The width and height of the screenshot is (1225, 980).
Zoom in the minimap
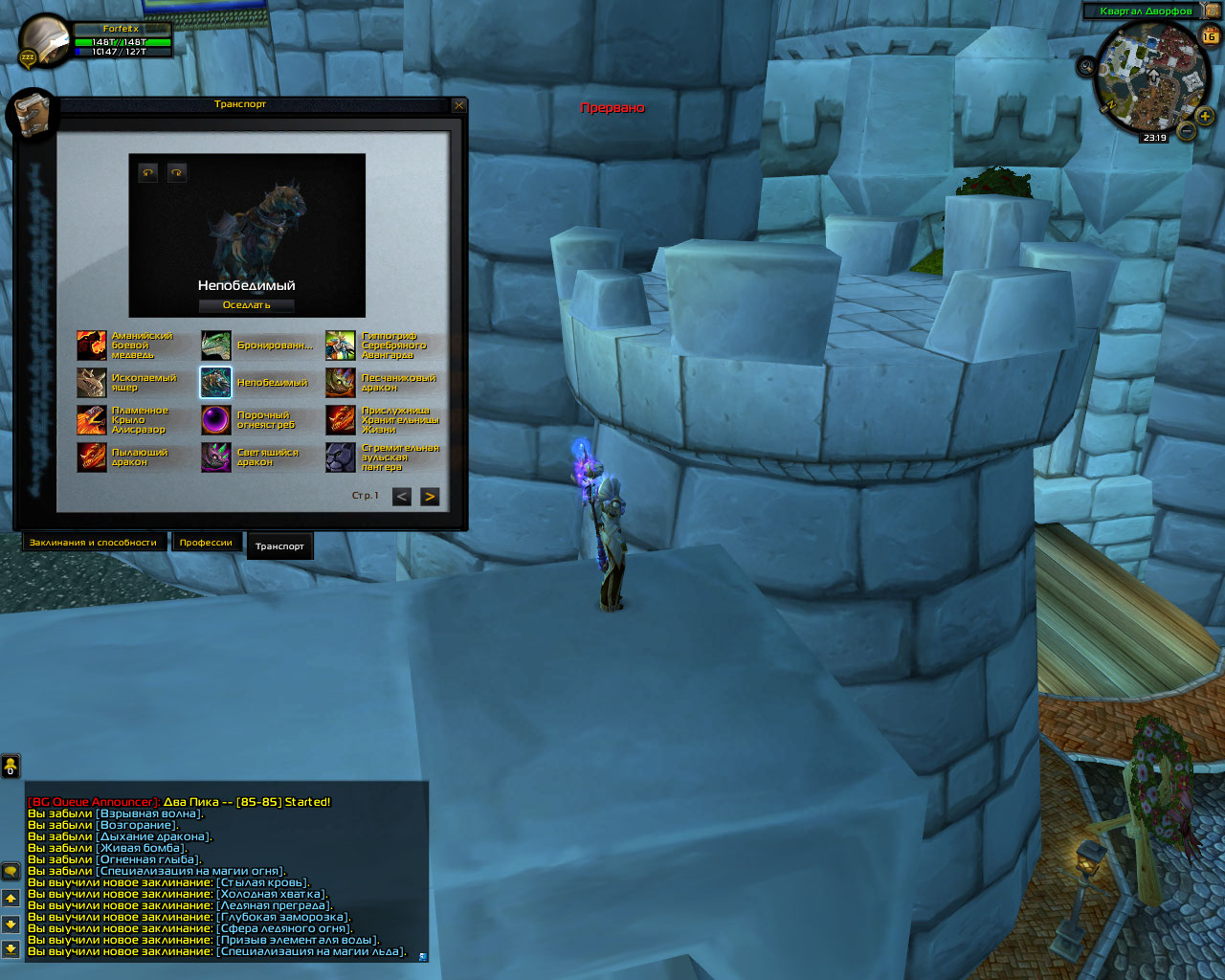1204,117
